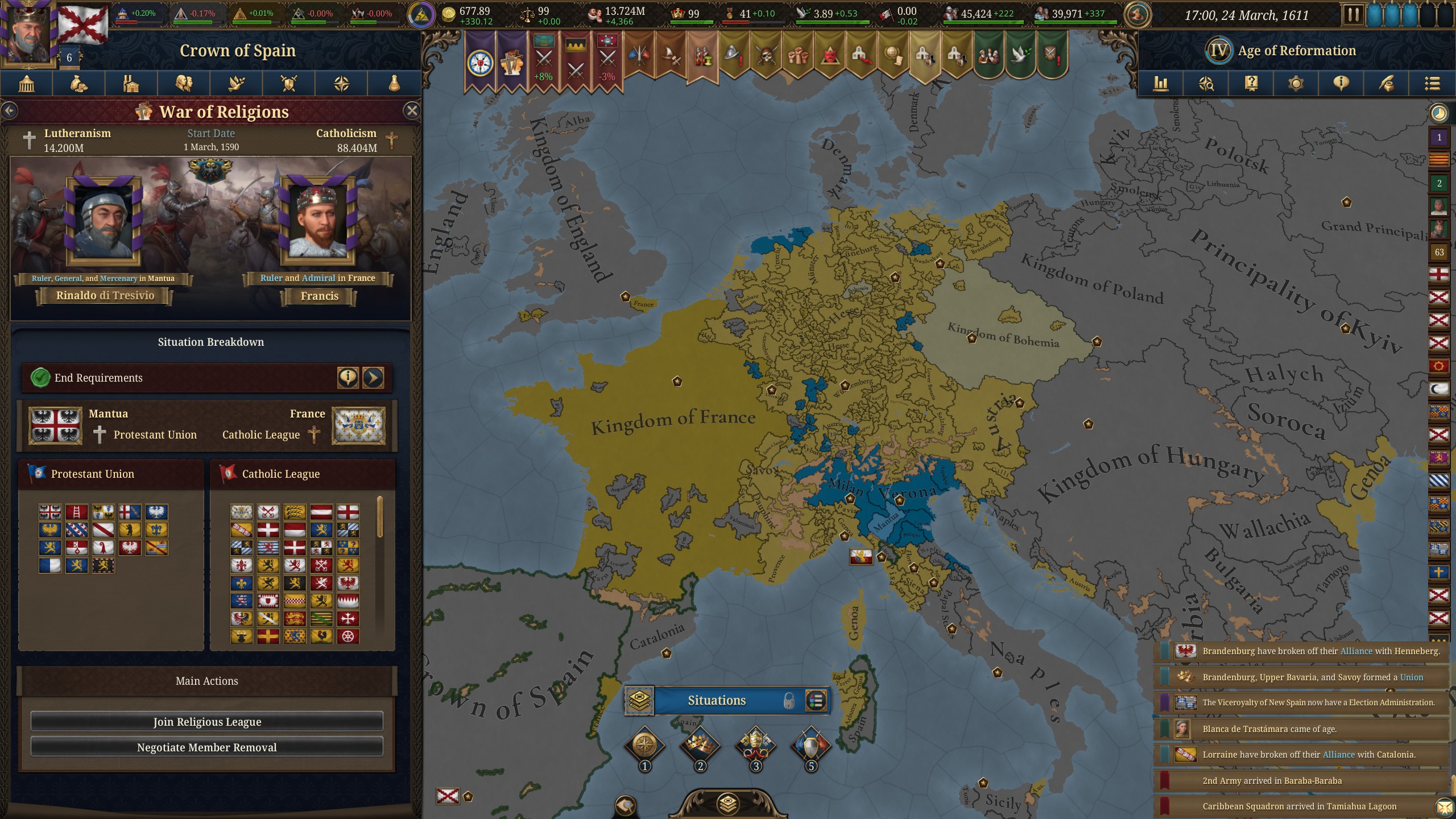Open the Economy panel icon
The image size is (1456, 819).
79,84
